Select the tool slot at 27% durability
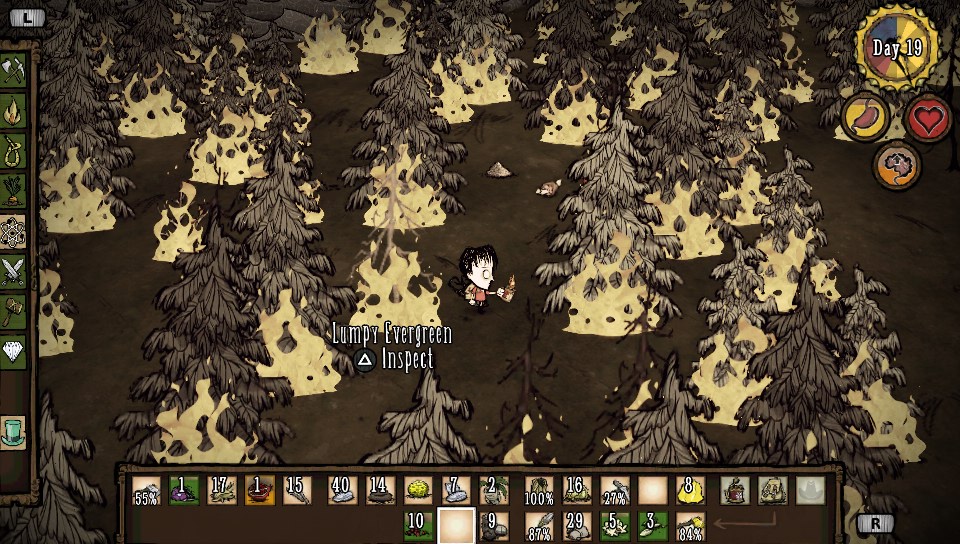The height and width of the screenshot is (544, 960). [x=615, y=490]
